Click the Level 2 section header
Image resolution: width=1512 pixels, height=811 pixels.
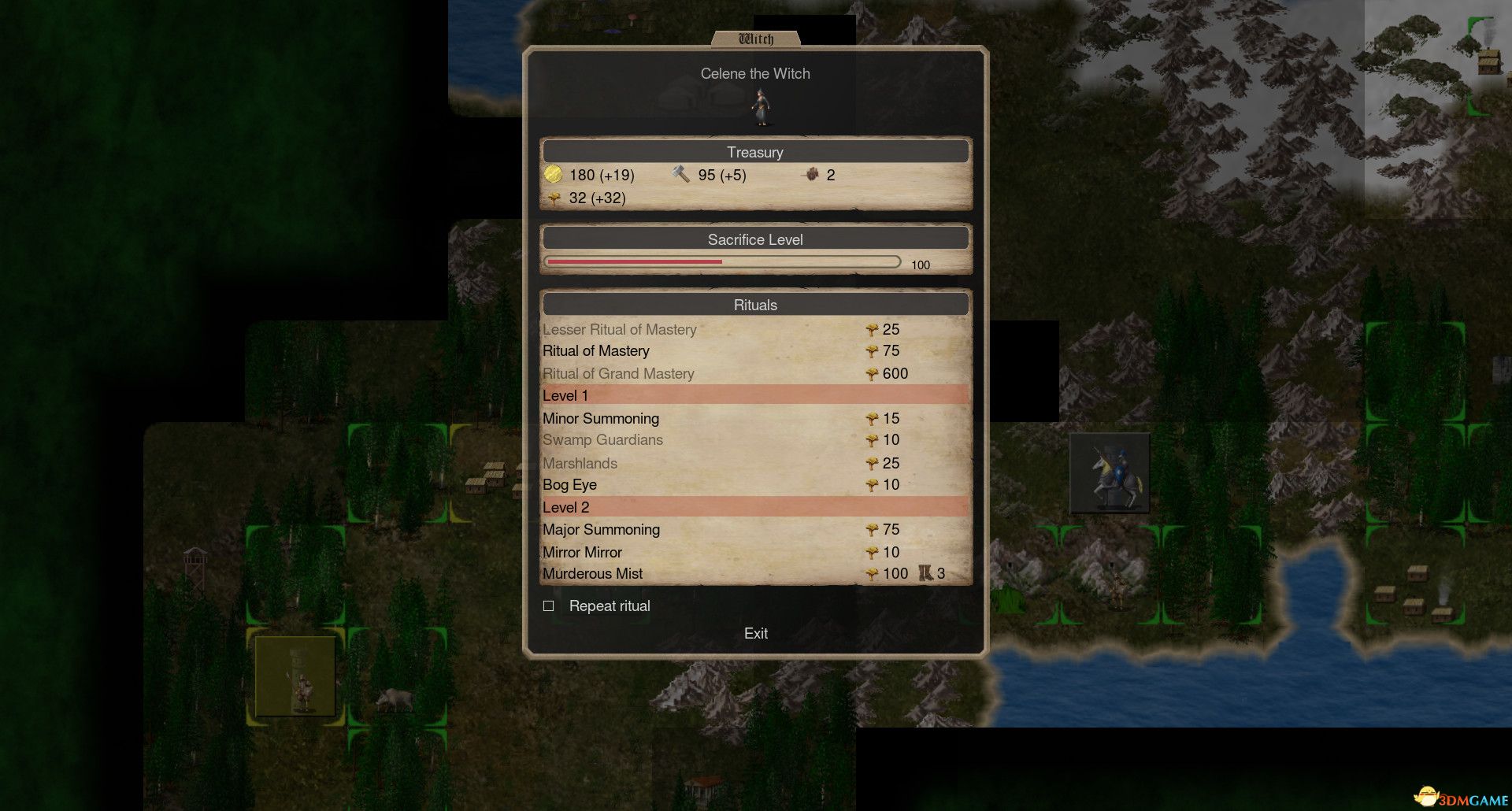(x=565, y=507)
